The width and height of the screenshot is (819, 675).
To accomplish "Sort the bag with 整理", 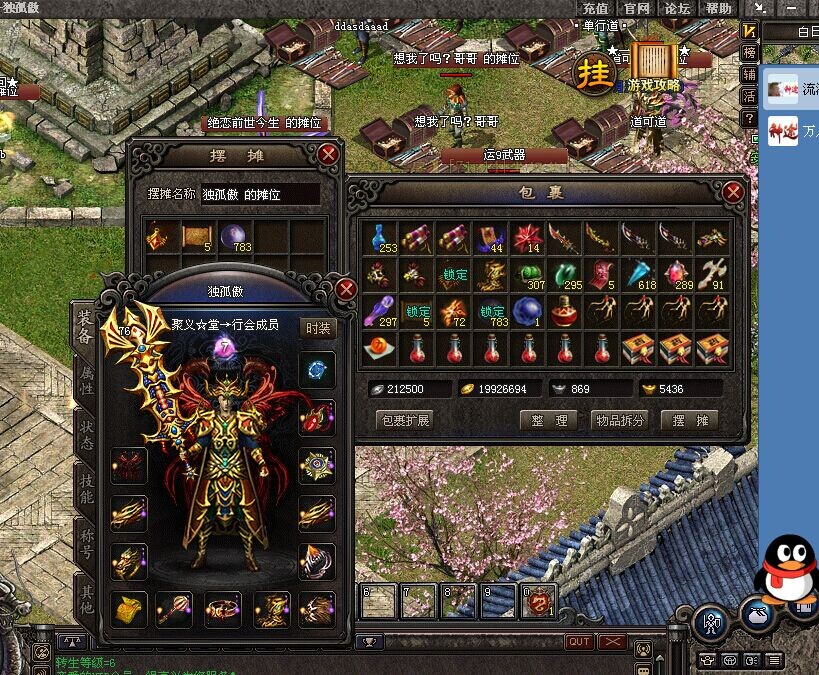I will [549, 420].
